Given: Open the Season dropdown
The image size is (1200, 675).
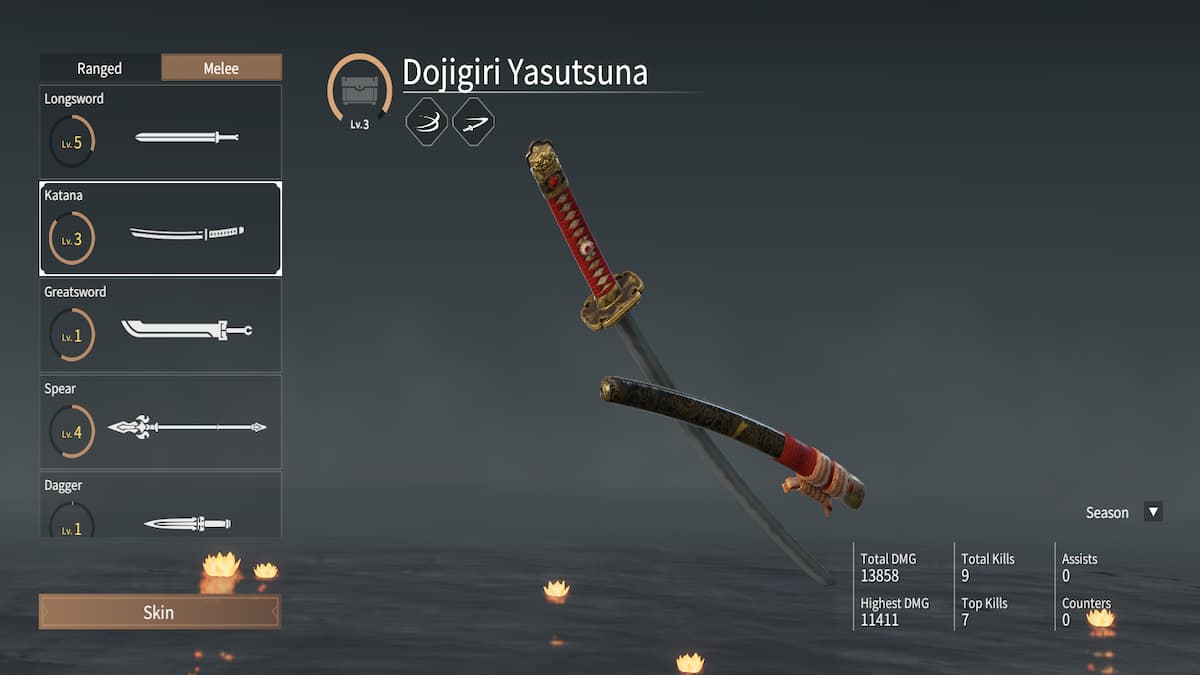Looking at the screenshot, I should click(x=1153, y=512).
